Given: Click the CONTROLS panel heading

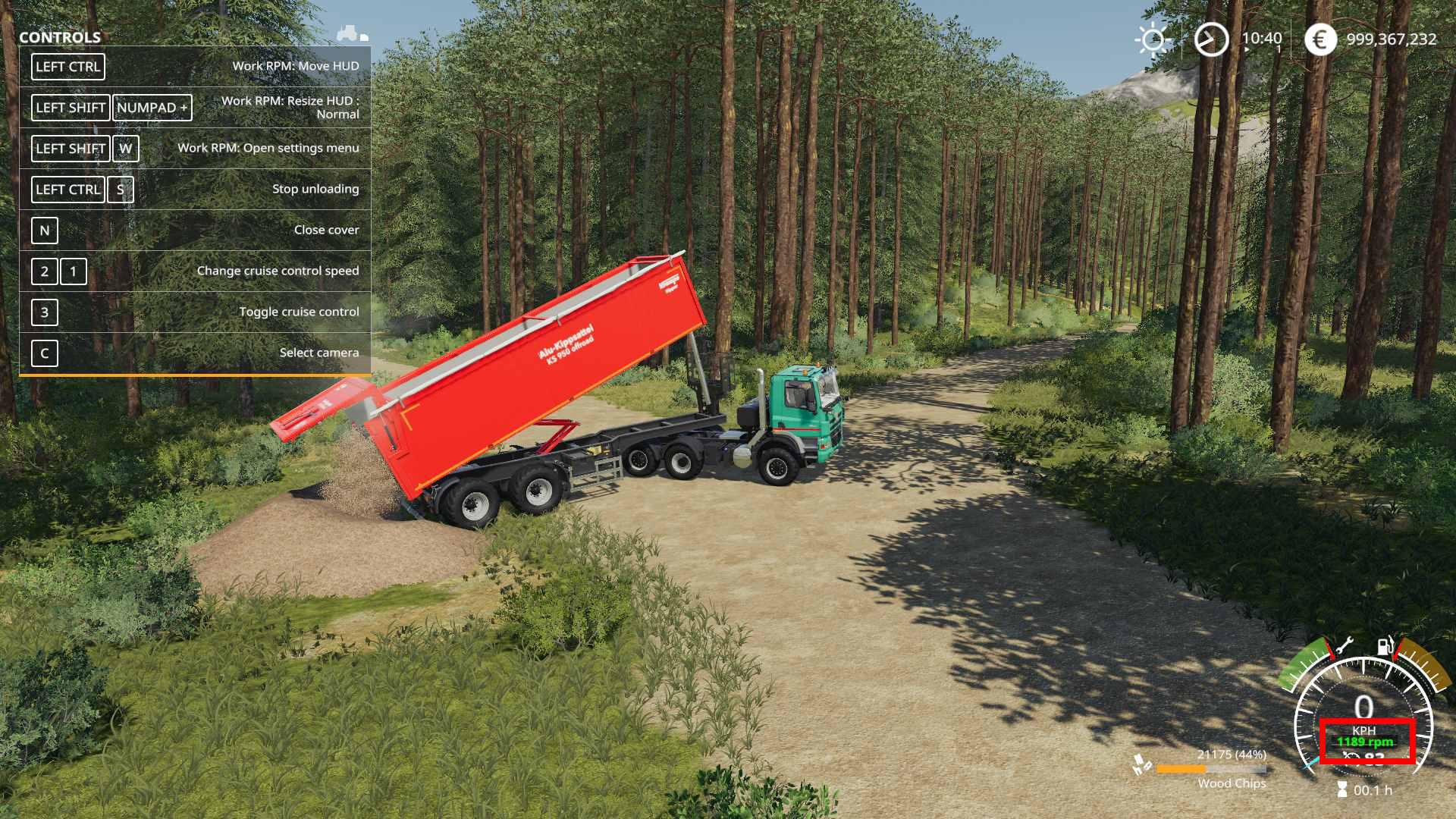Looking at the screenshot, I should coord(60,37).
